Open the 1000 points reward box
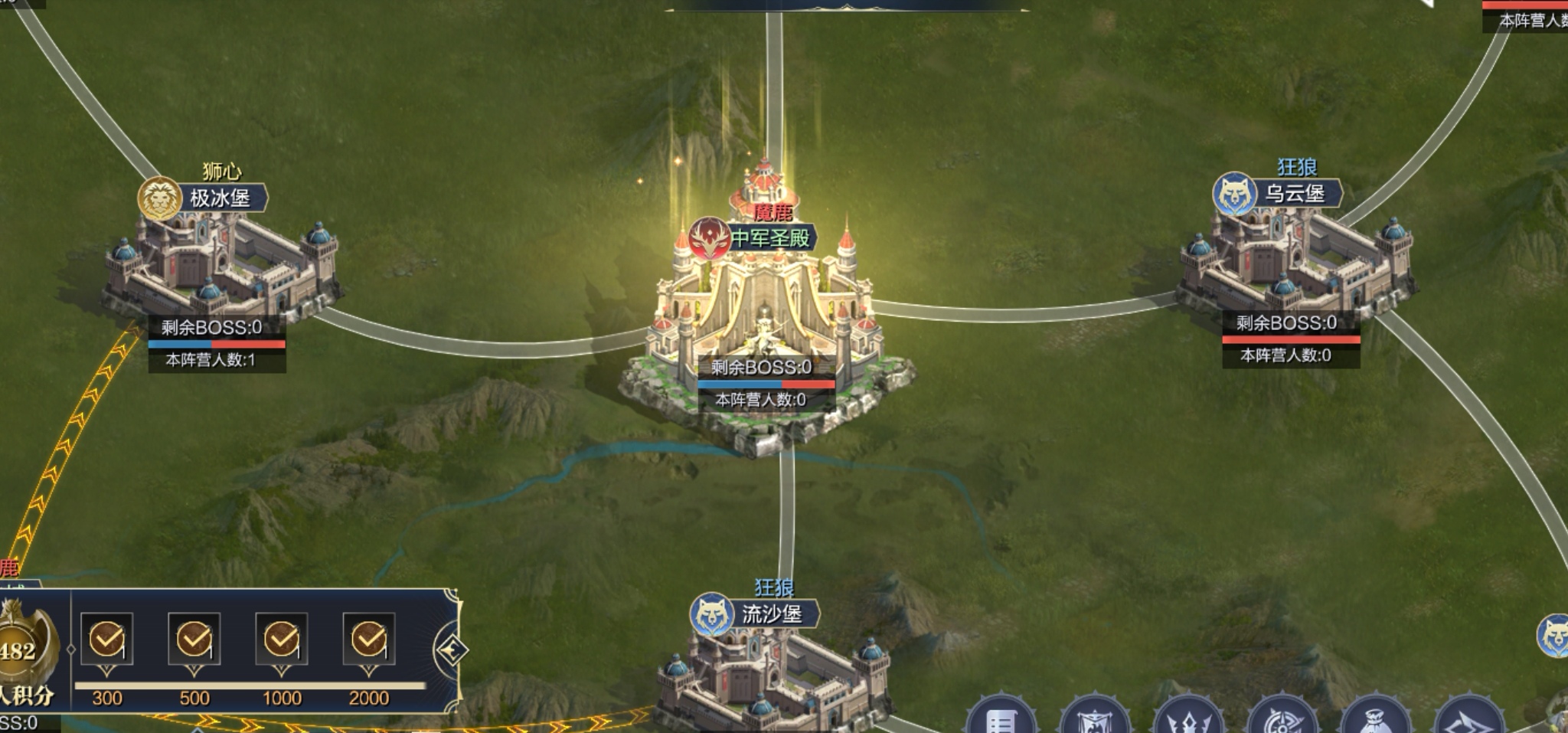 (282, 640)
